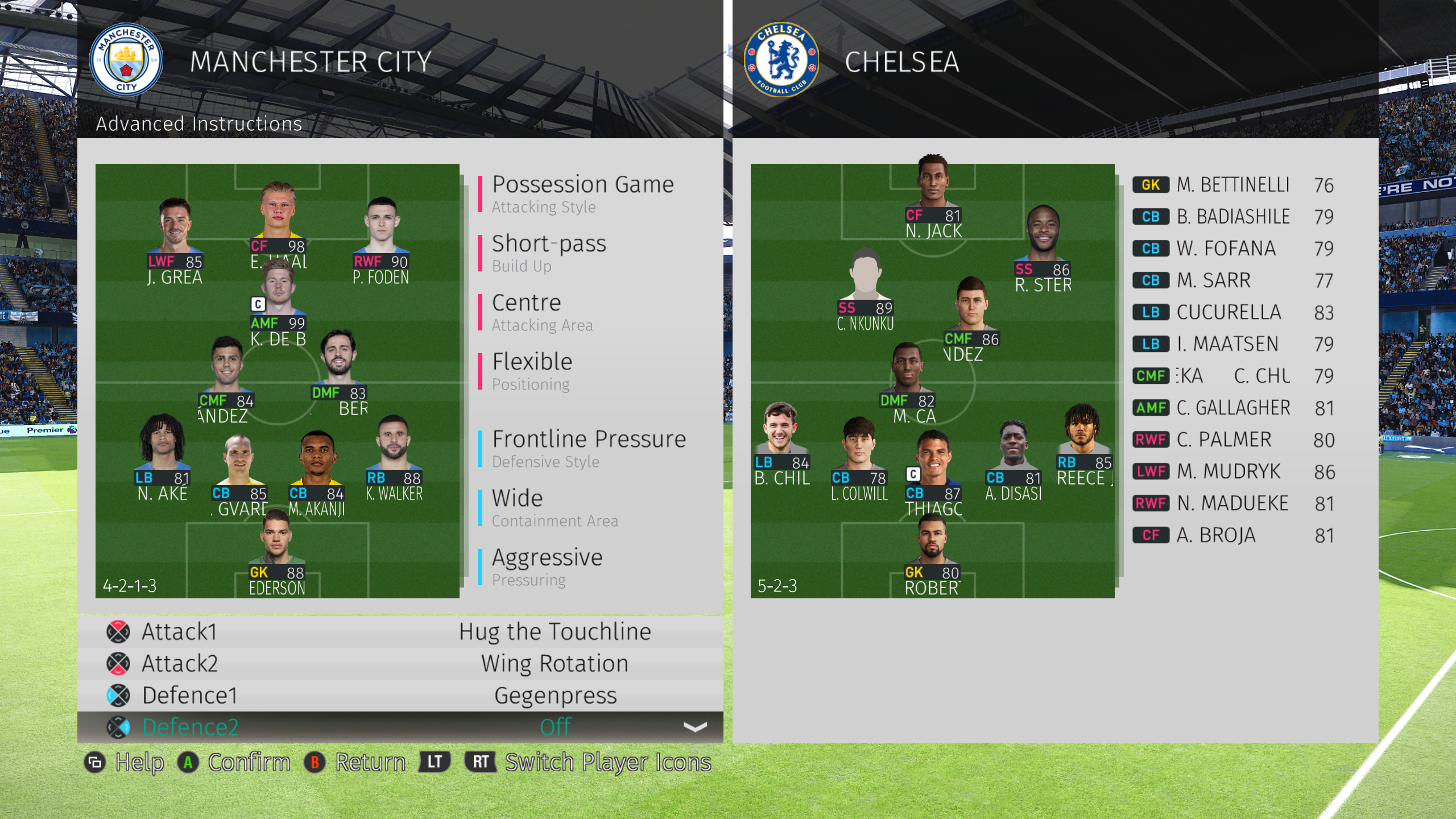Select the Wide containment area option
The image size is (1456, 819).
click(555, 507)
